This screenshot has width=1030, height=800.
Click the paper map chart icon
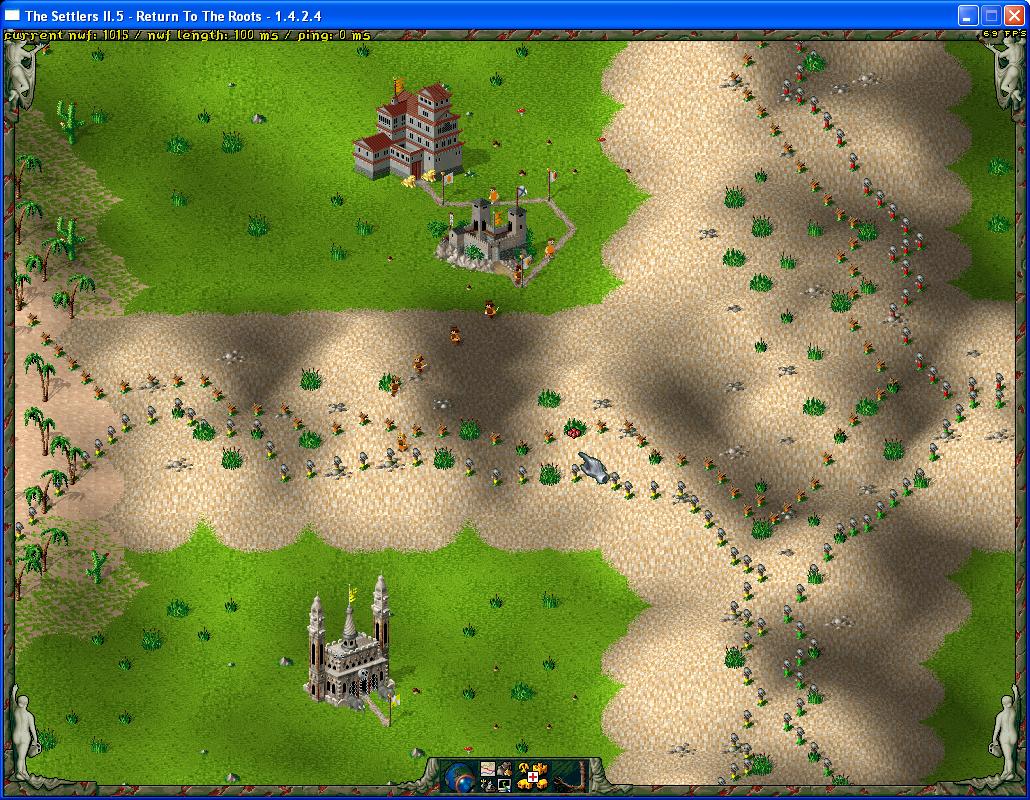488,769
